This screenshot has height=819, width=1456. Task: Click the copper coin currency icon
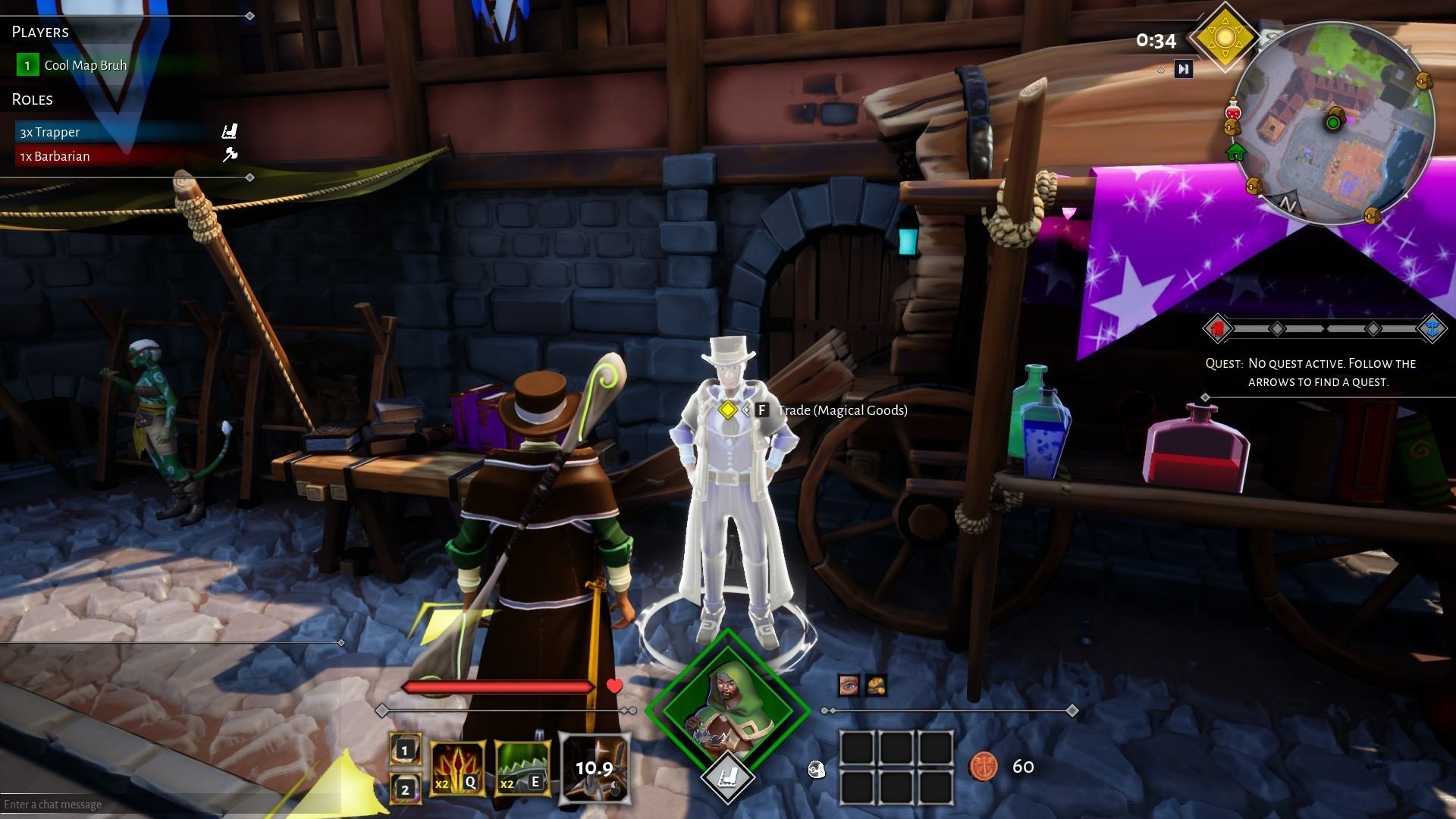pyautogui.click(x=983, y=767)
